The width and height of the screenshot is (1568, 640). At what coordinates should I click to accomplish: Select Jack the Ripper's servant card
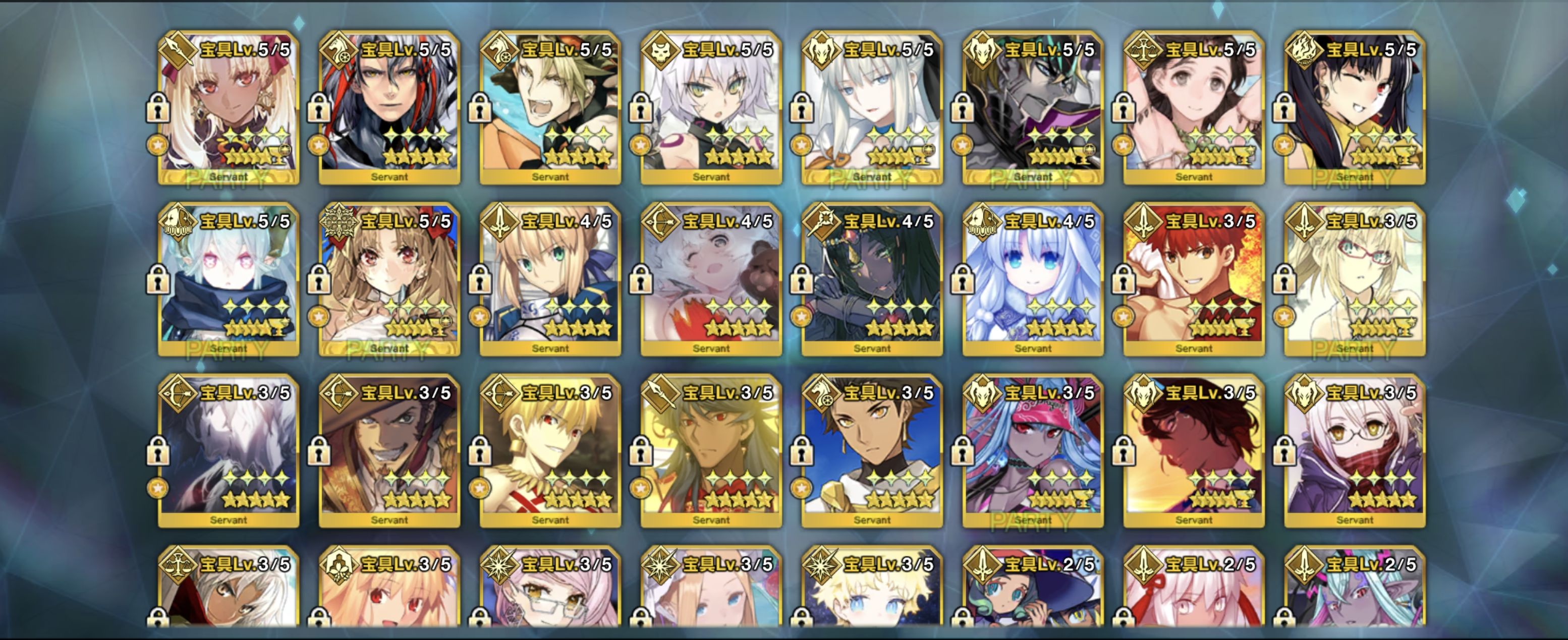click(711, 108)
